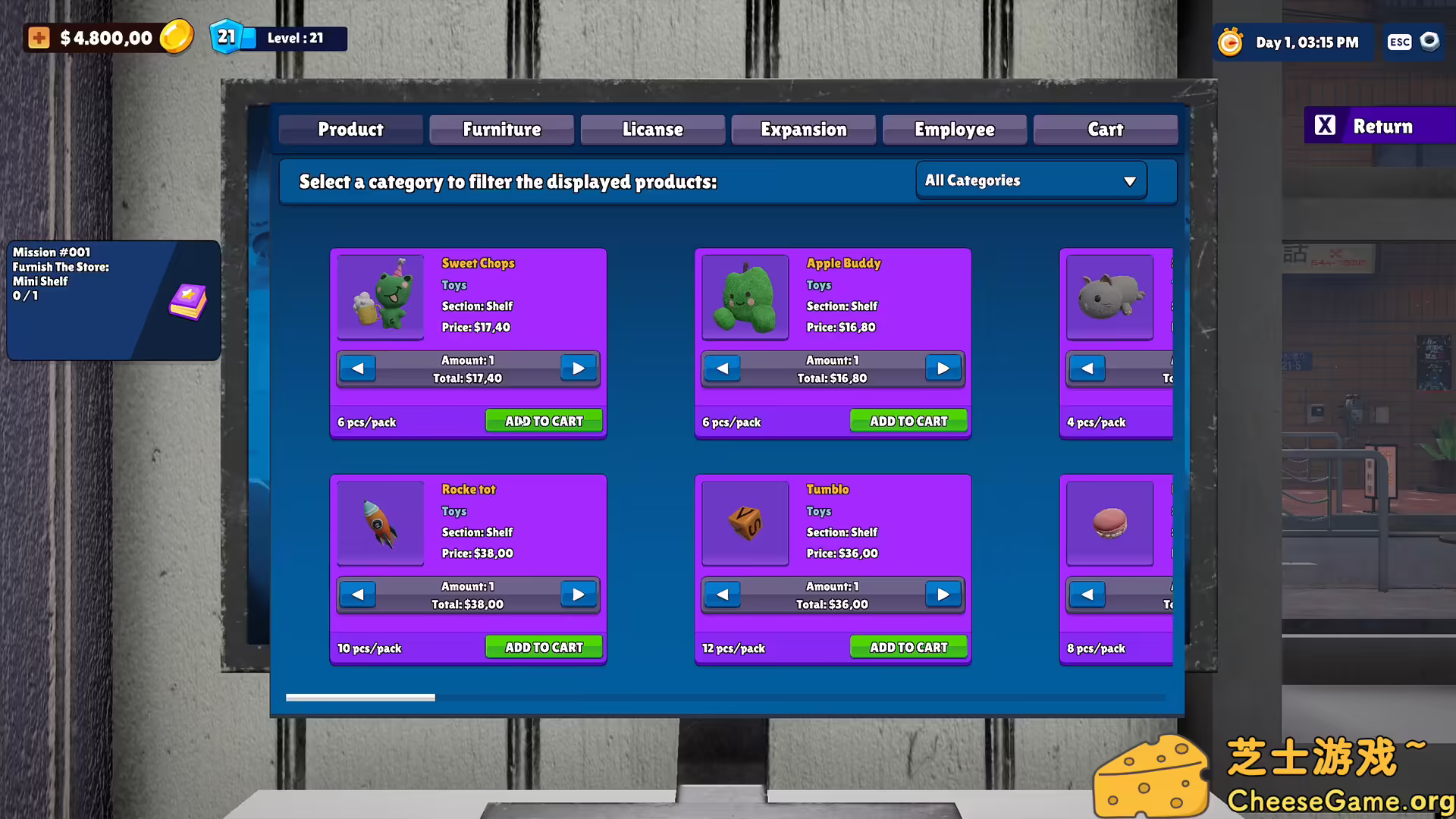Click the right arrow to raise Tumblo quantity
This screenshot has width=1456, height=819.
943,595
